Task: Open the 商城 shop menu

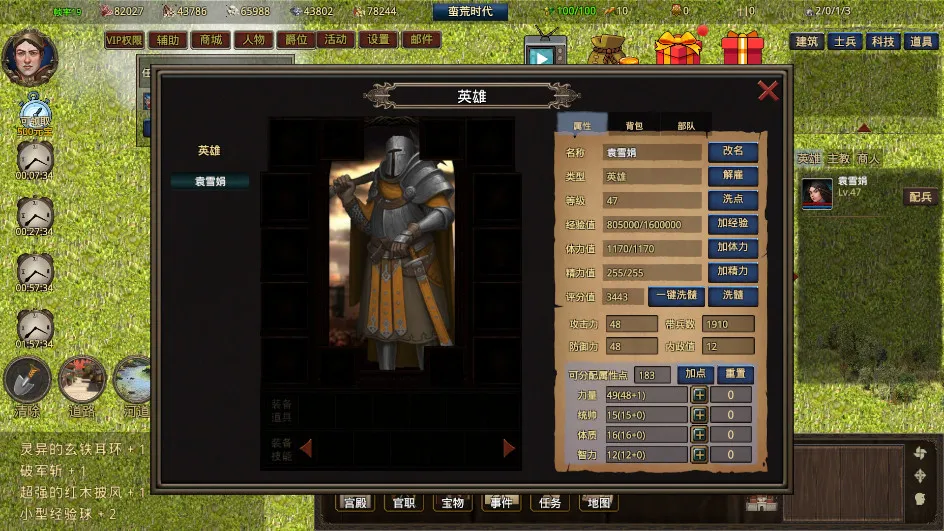Action: [x=210, y=40]
